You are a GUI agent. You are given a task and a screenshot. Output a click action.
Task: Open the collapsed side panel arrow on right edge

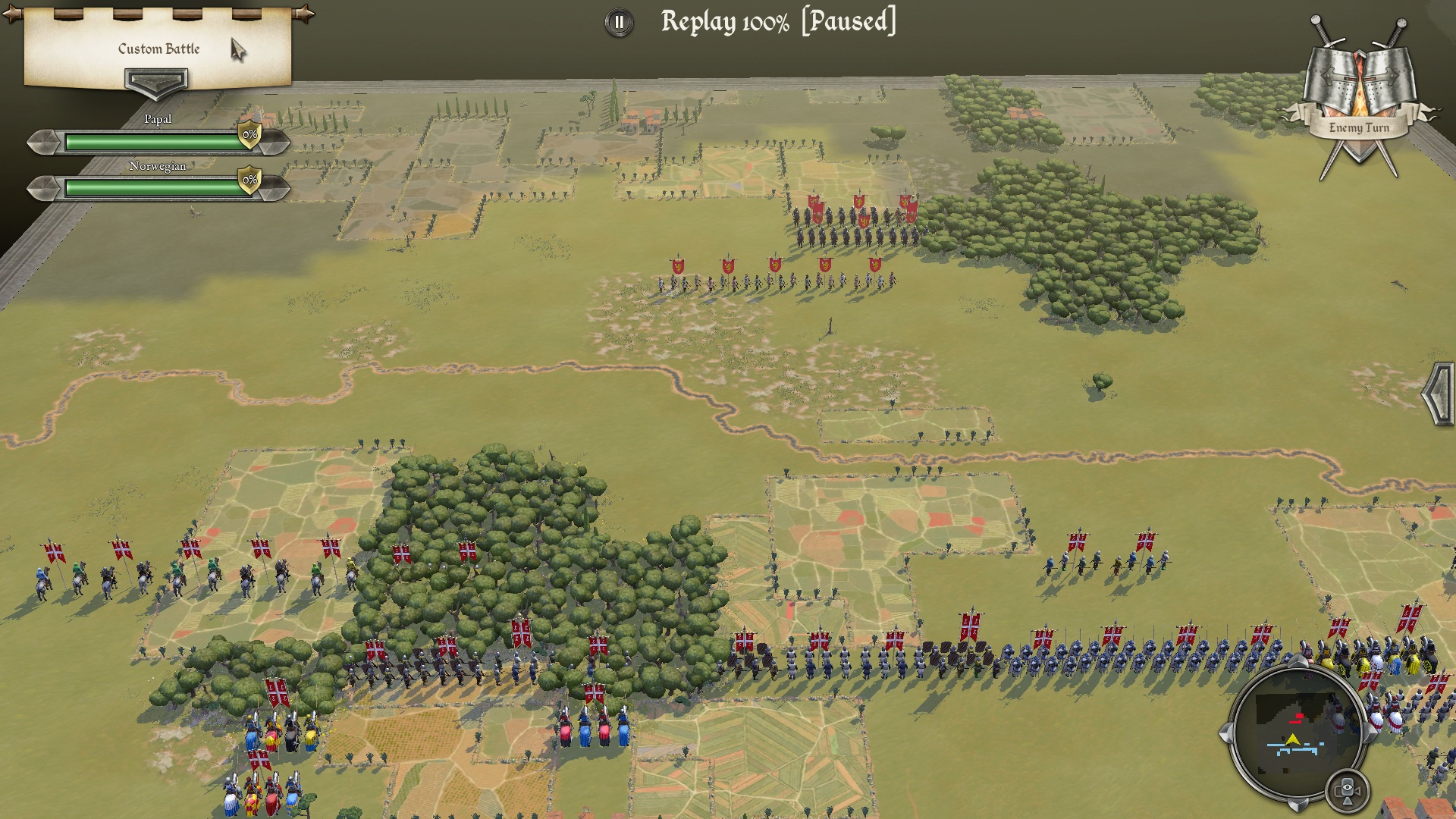1439,394
